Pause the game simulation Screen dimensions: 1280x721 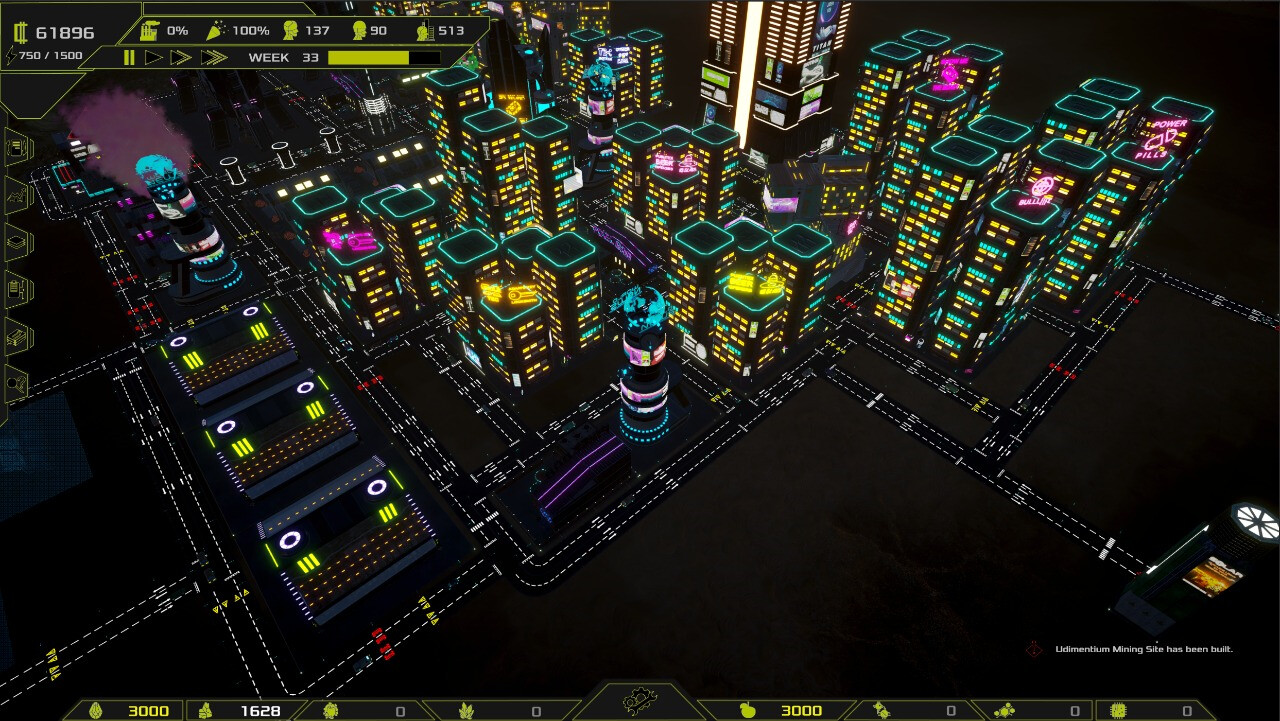pyautogui.click(x=129, y=57)
